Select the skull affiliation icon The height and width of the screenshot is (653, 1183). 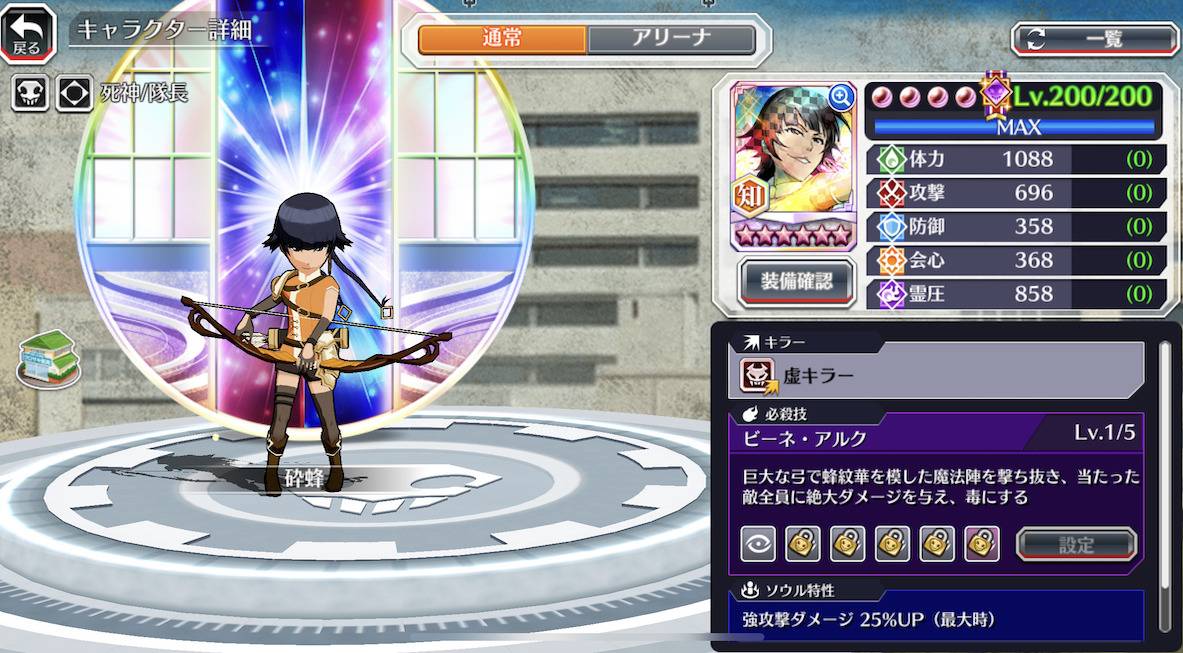pyautogui.click(x=30, y=93)
